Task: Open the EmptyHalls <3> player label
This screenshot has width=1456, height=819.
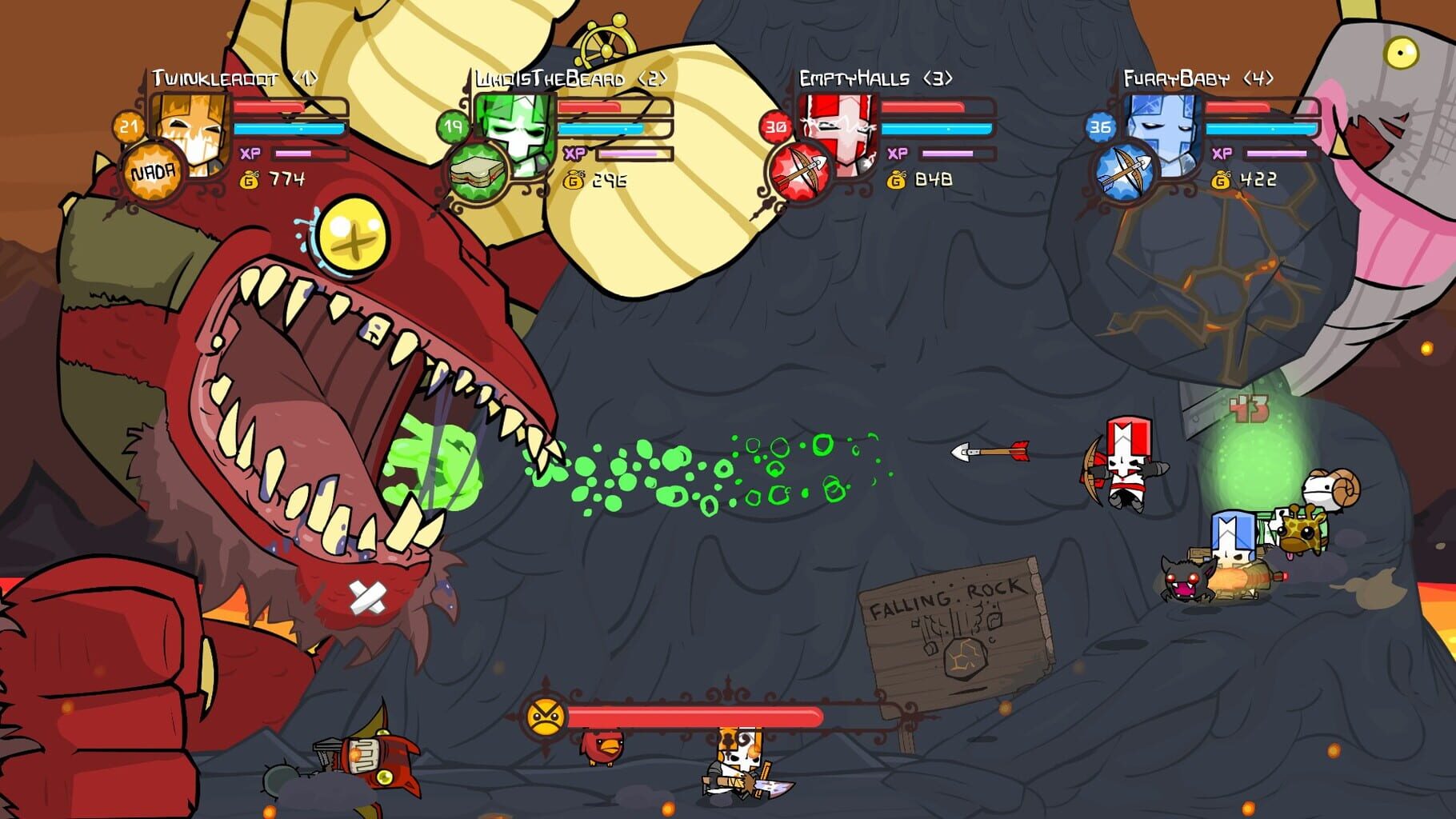Action: pyautogui.click(x=876, y=78)
